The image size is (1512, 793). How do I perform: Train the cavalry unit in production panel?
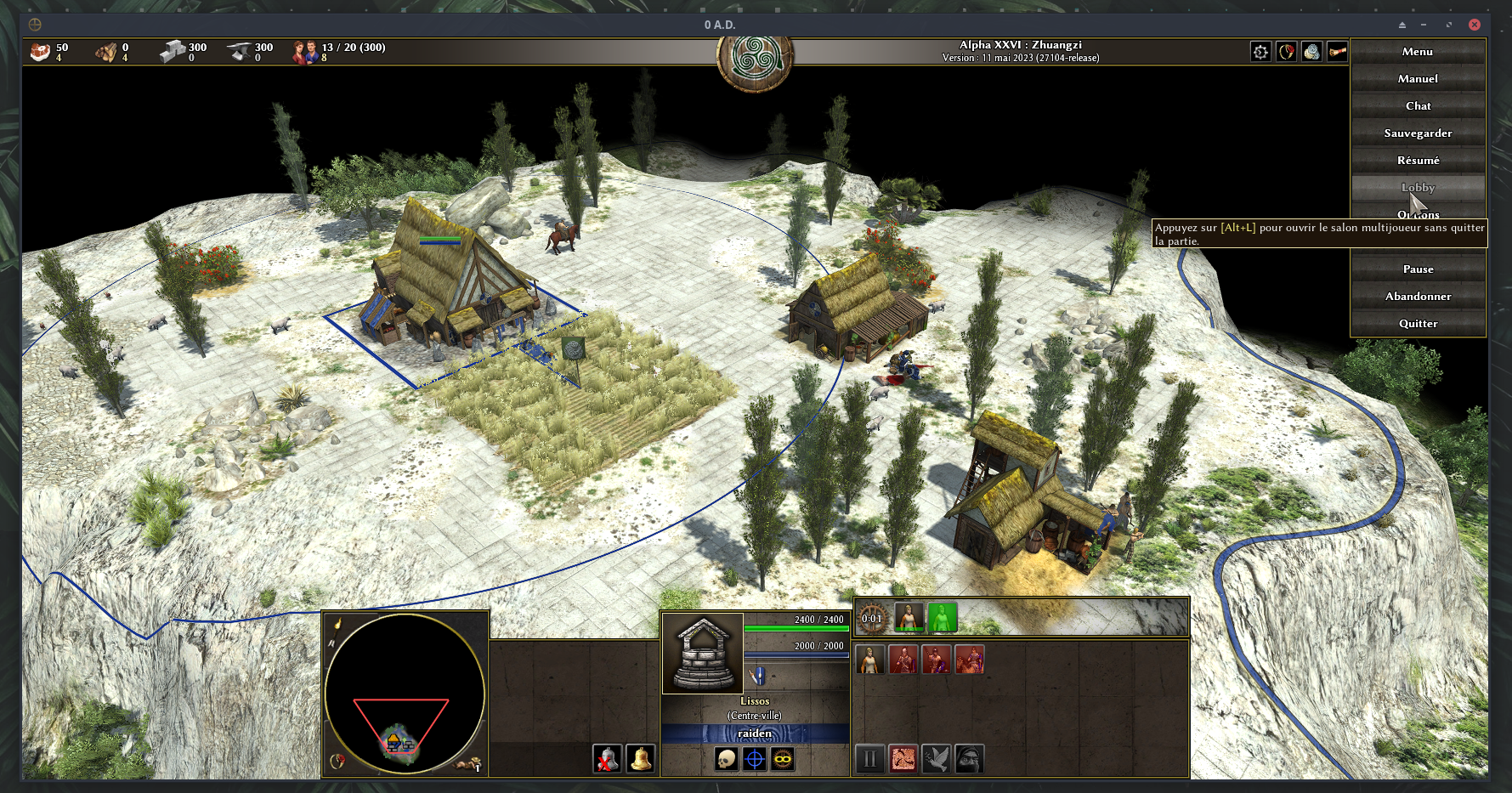(970, 660)
